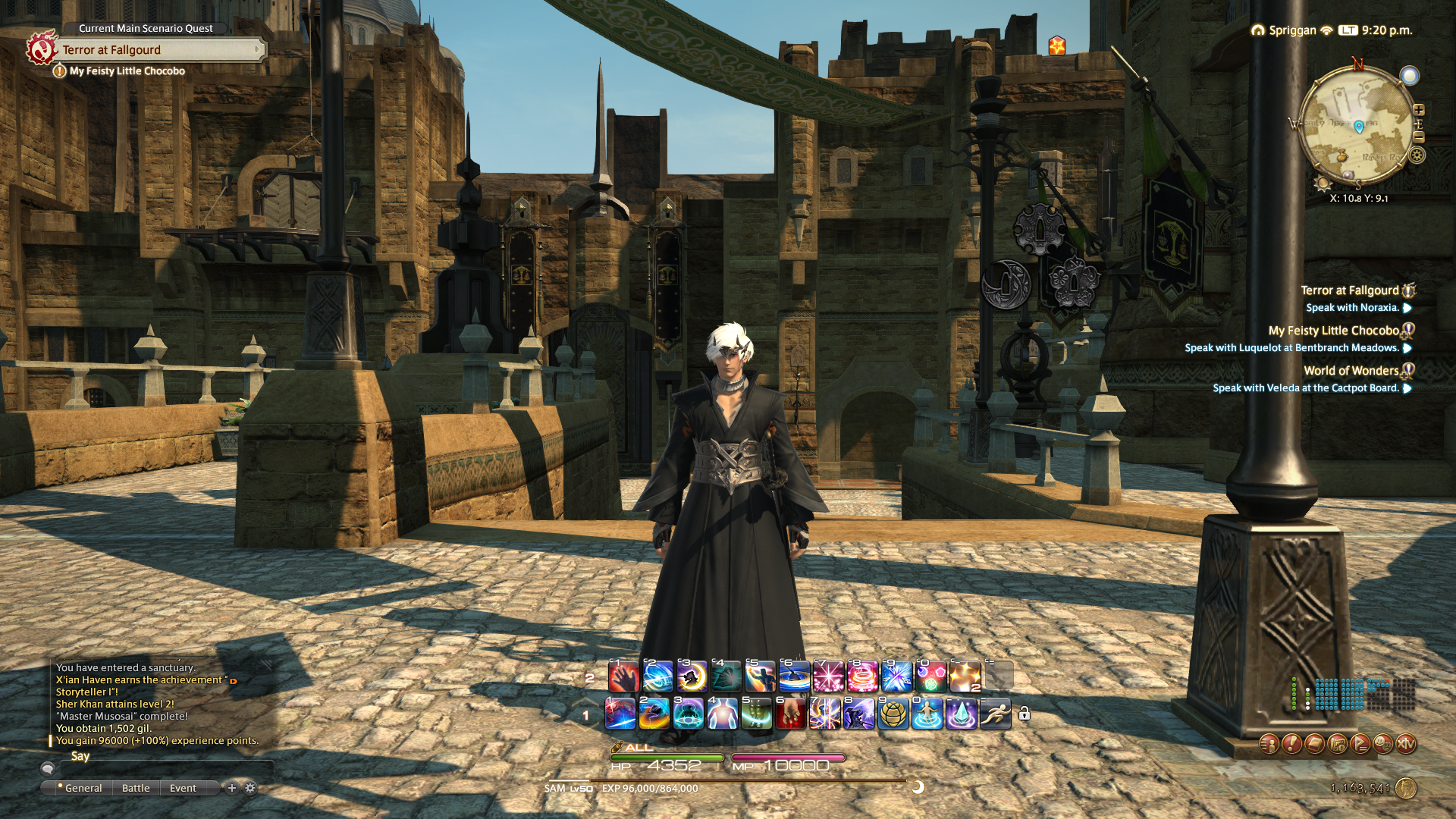Open the Character menu icon

[1269, 744]
